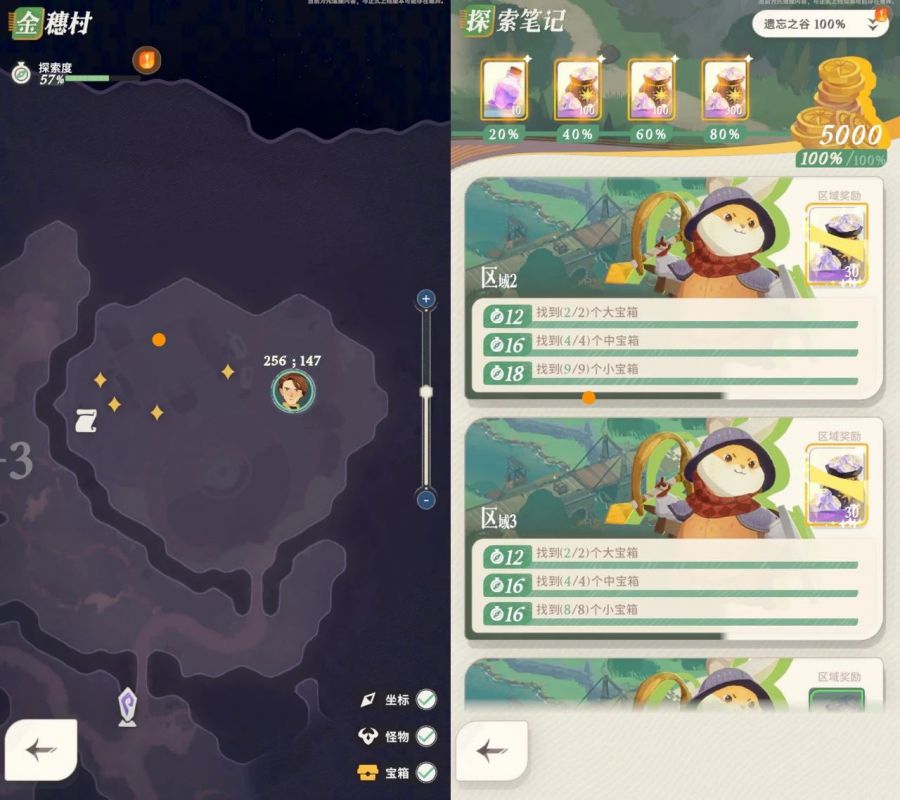The height and width of the screenshot is (800, 900).
Task: Tap the flame icon beside 探索度
Action: pyautogui.click(x=147, y=60)
